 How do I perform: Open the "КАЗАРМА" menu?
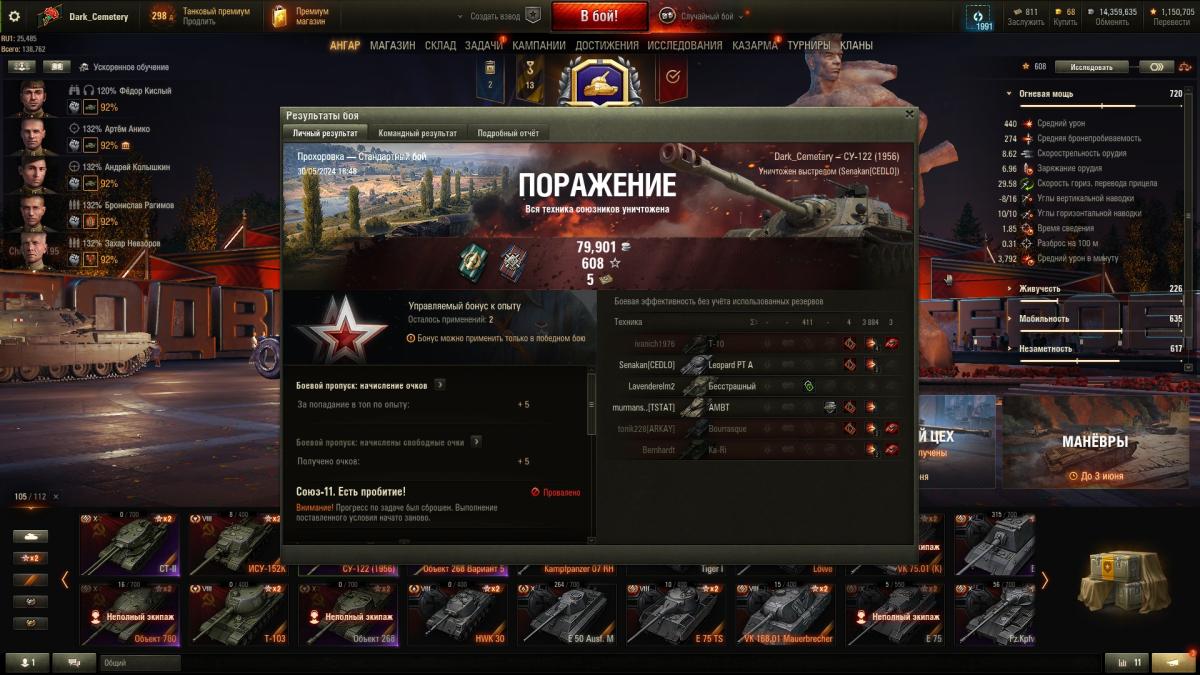coord(754,45)
